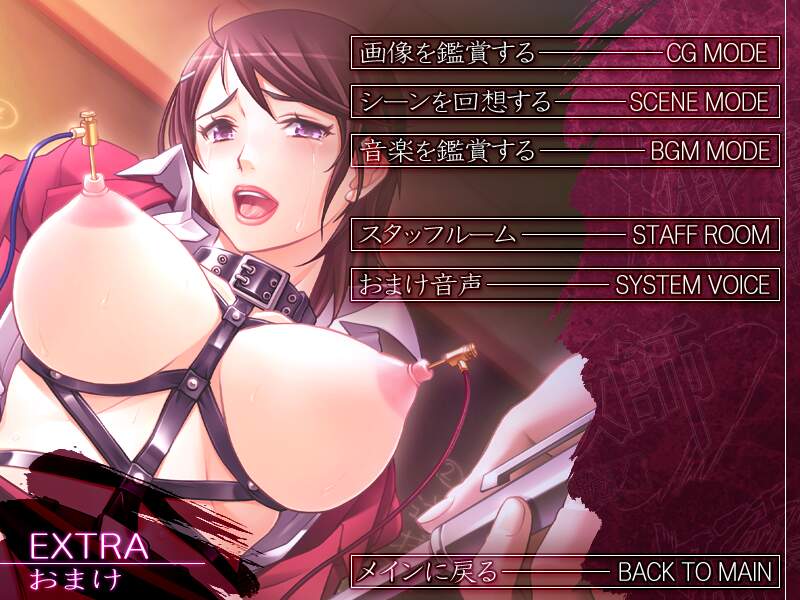
Task: Select the SCENE MODE entry
Action: click(563, 101)
